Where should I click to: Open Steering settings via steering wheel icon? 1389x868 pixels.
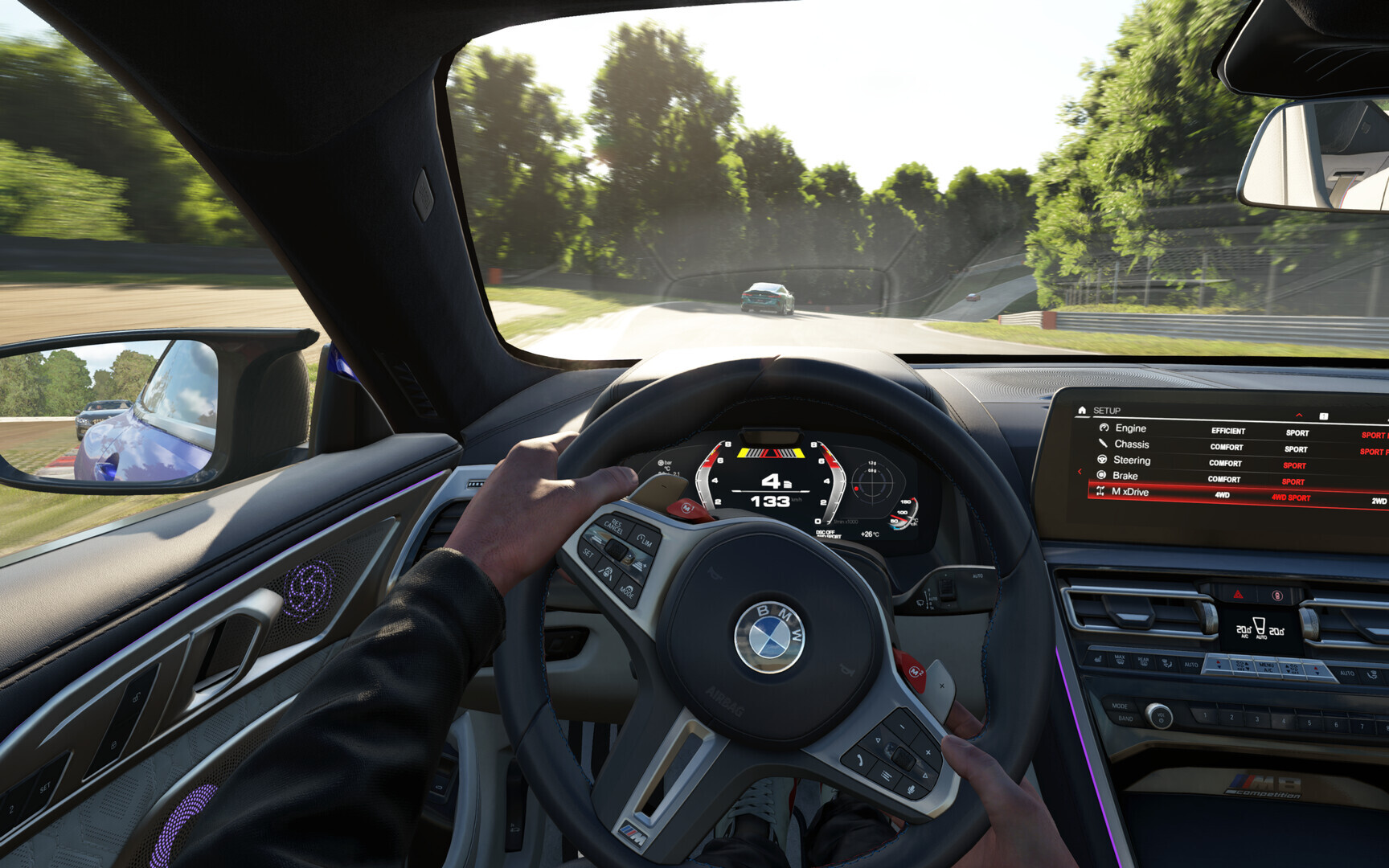pyautogui.click(x=1103, y=459)
